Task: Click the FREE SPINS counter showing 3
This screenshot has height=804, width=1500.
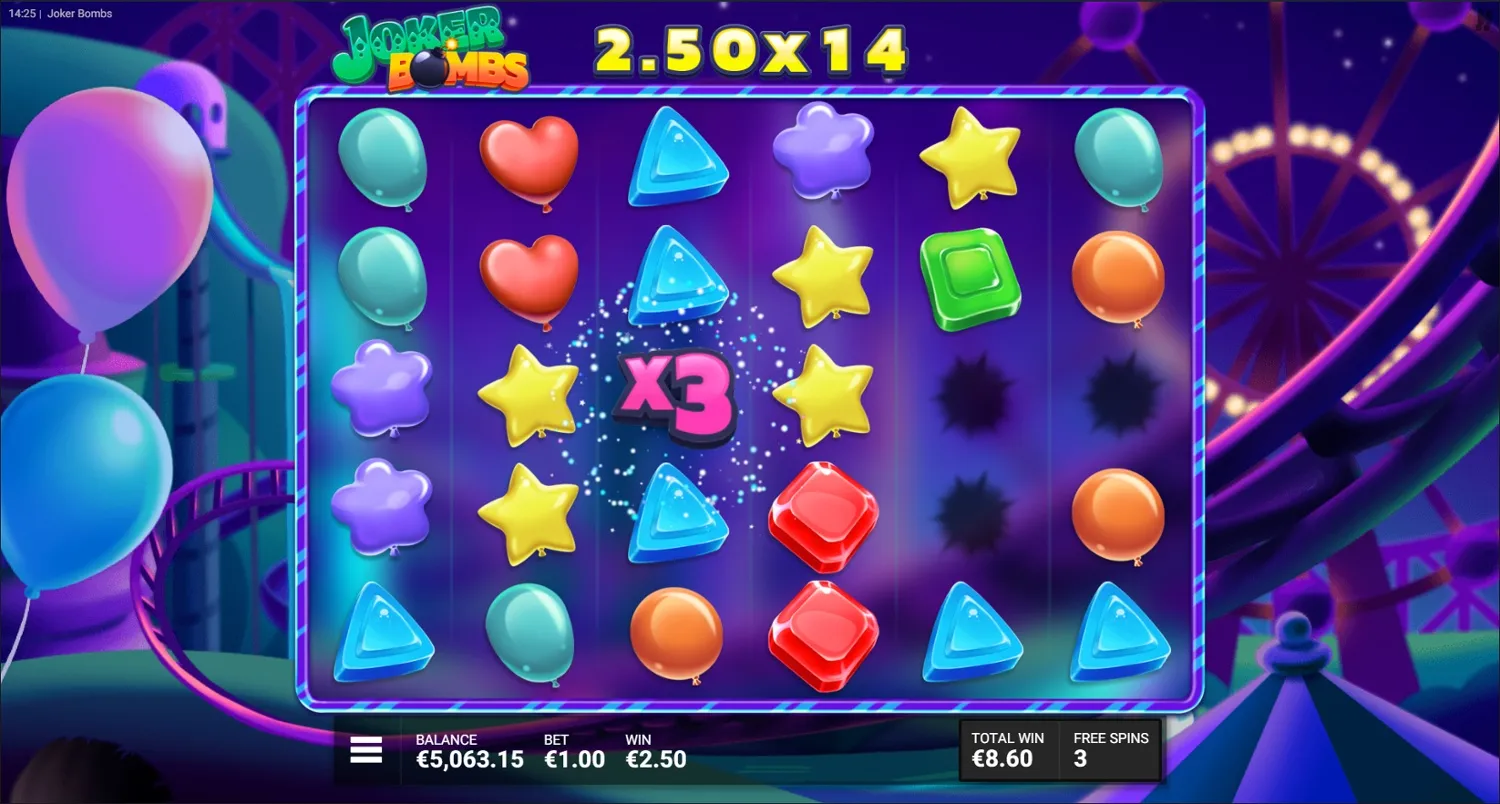Action: pyautogui.click(x=1110, y=750)
